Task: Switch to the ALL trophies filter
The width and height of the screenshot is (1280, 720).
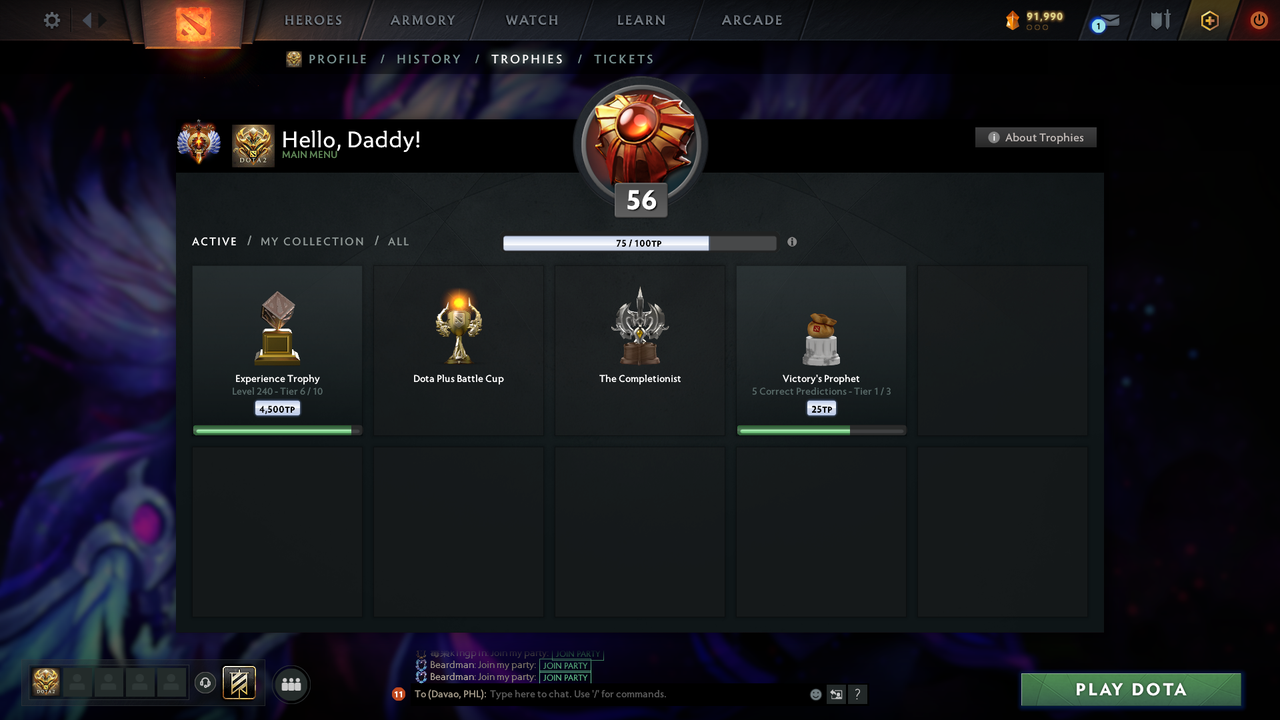Action: pyautogui.click(x=398, y=241)
